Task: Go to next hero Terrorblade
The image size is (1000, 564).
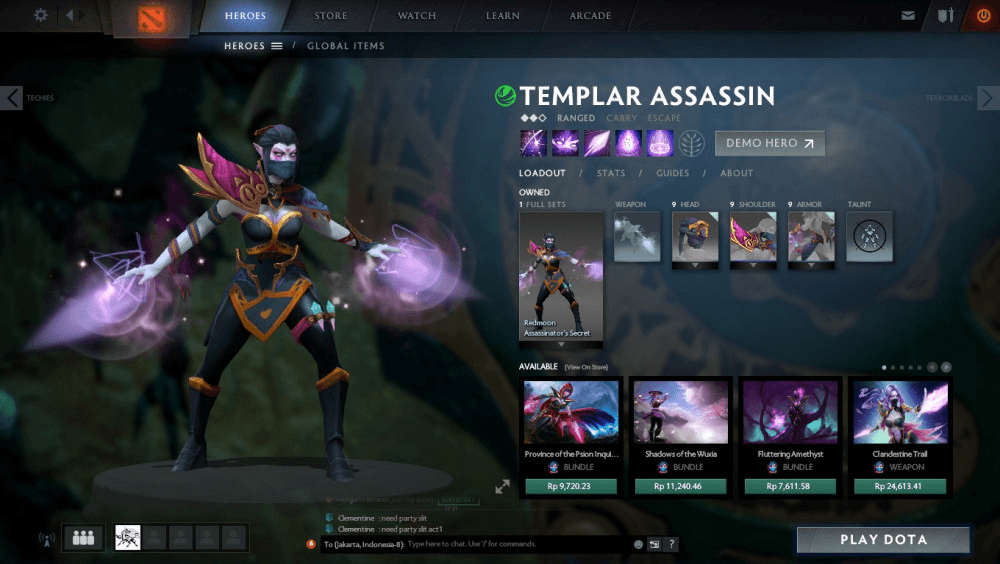Action: (x=987, y=97)
